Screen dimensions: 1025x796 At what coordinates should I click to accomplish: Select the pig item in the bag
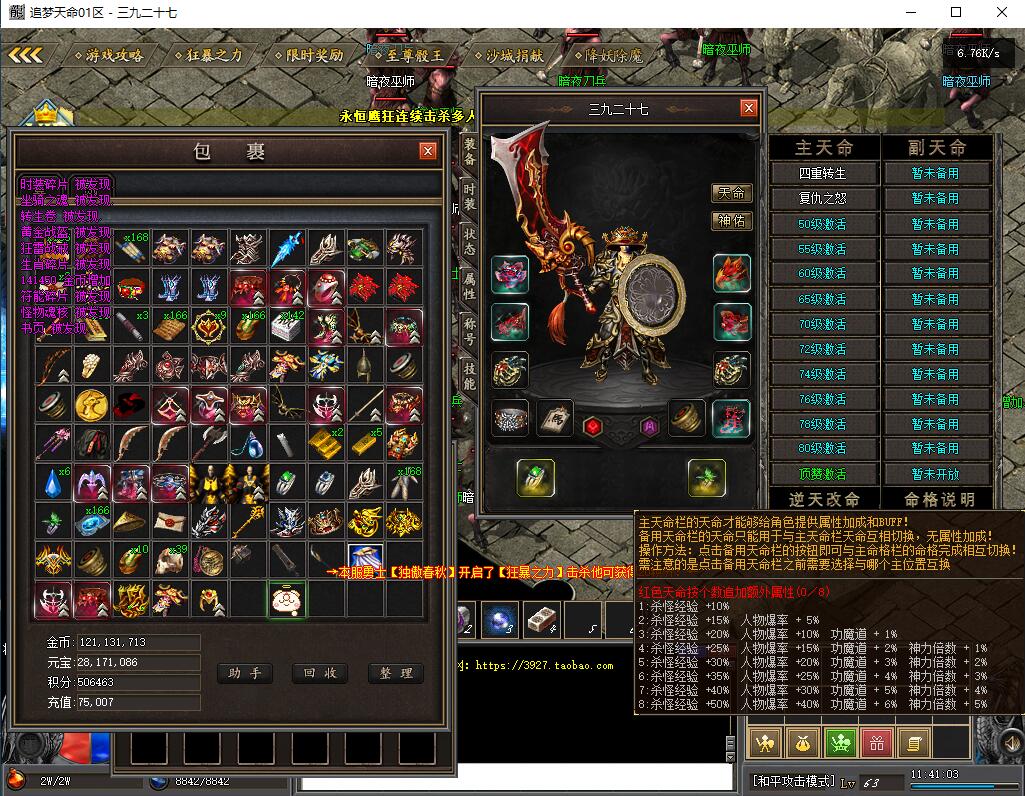[x=287, y=599]
